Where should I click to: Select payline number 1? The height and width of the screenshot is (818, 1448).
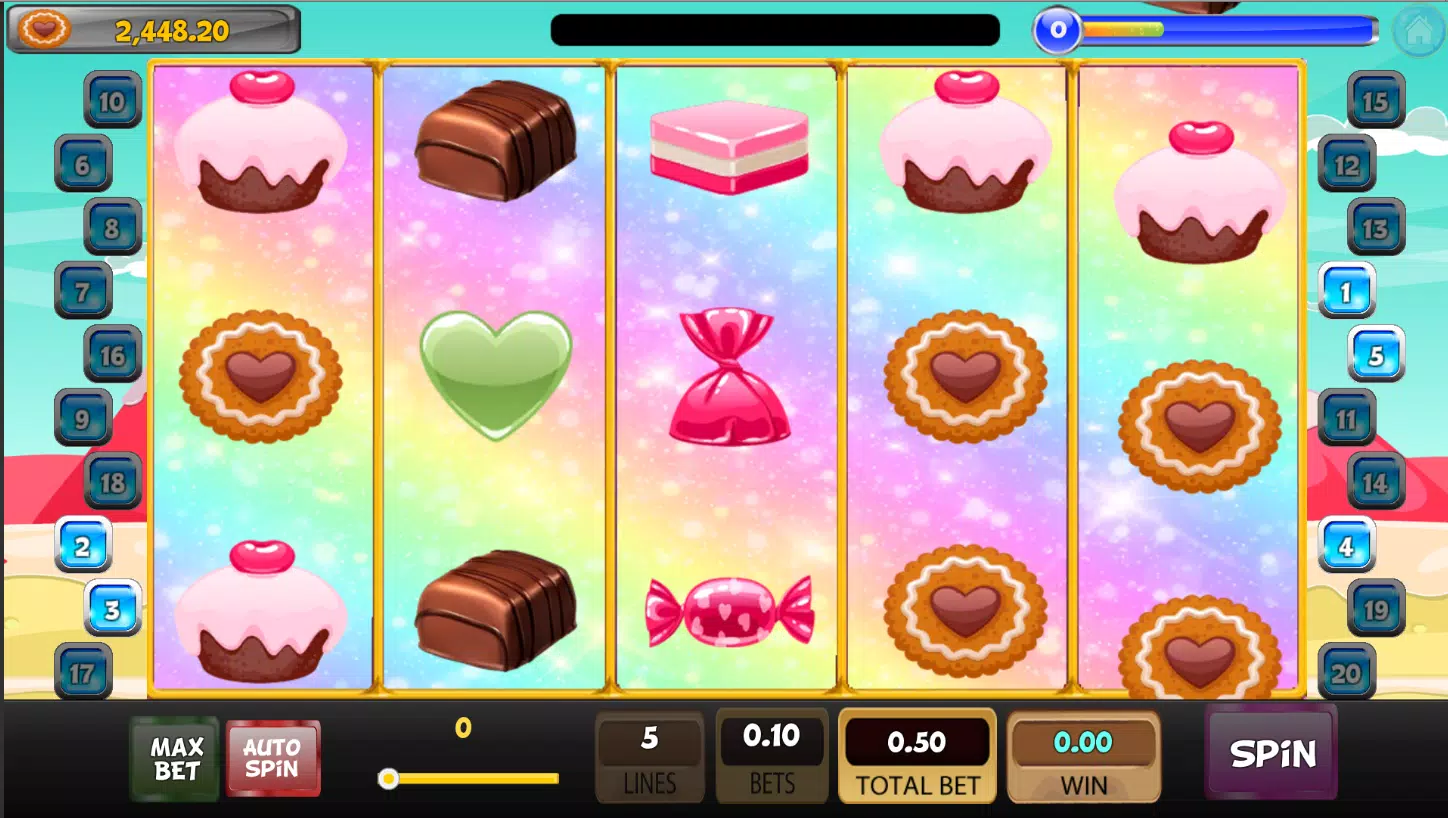tap(1346, 292)
